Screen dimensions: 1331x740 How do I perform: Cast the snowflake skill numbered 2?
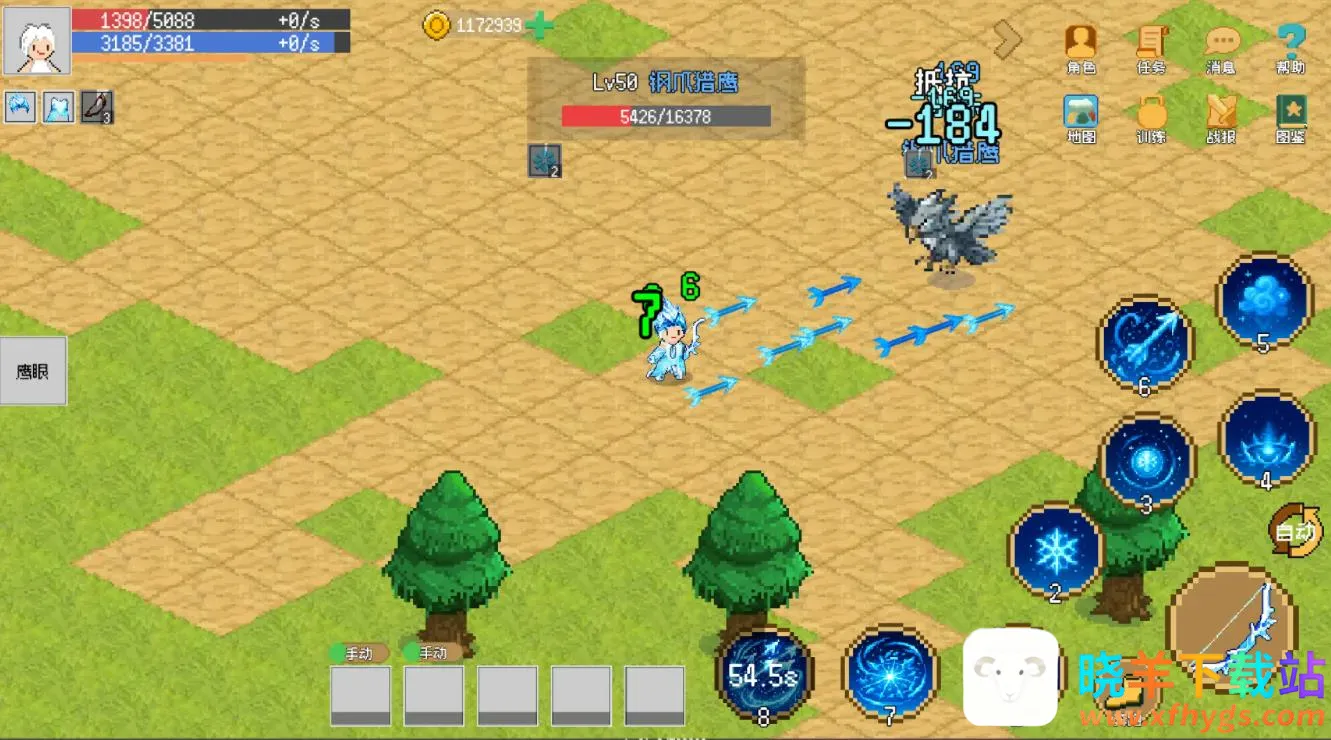pyautogui.click(x=1055, y=550)
